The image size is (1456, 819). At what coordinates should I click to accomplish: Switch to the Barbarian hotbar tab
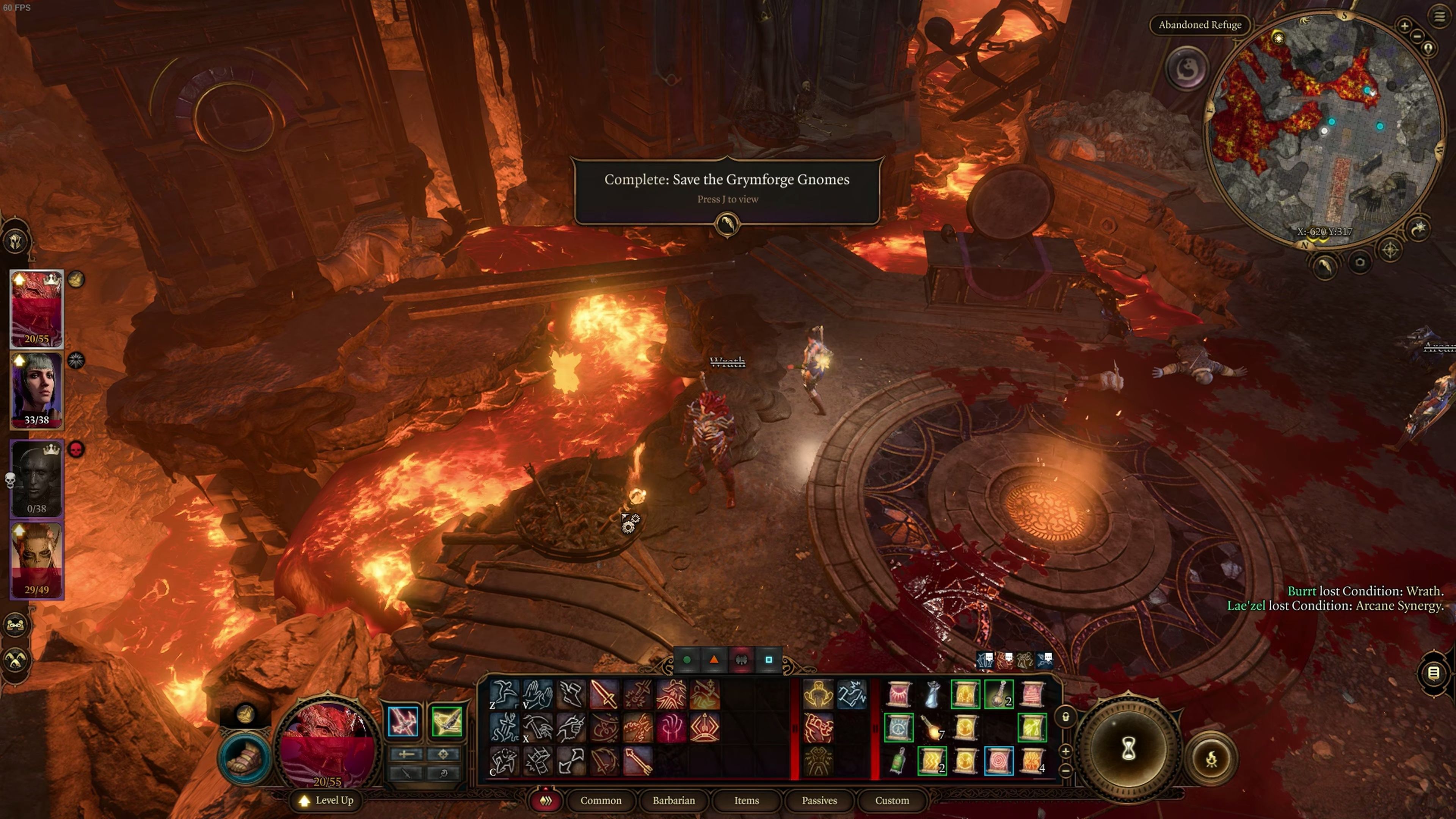[673, 800]
